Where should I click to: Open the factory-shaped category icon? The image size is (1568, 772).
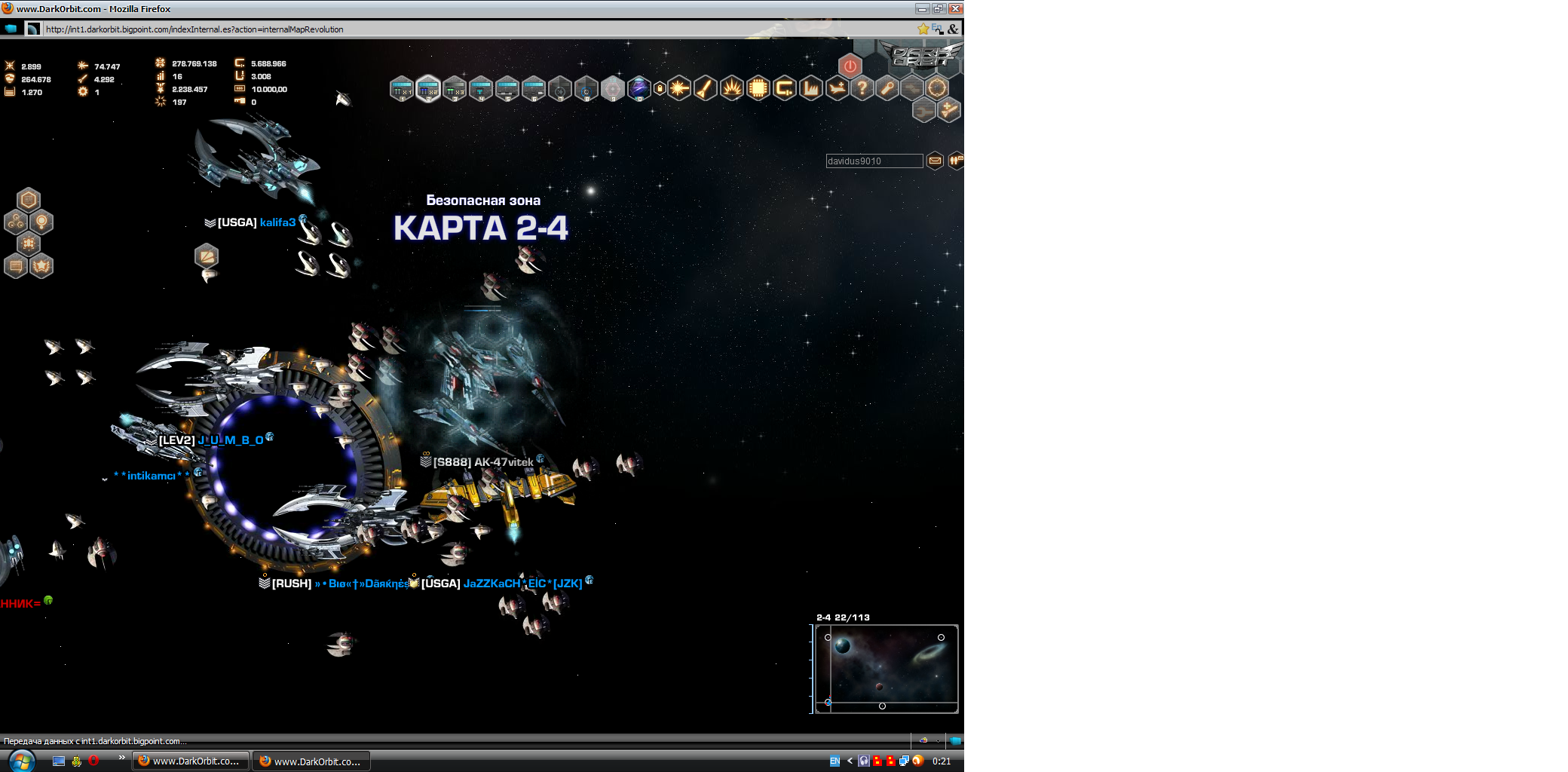(810, 88)
